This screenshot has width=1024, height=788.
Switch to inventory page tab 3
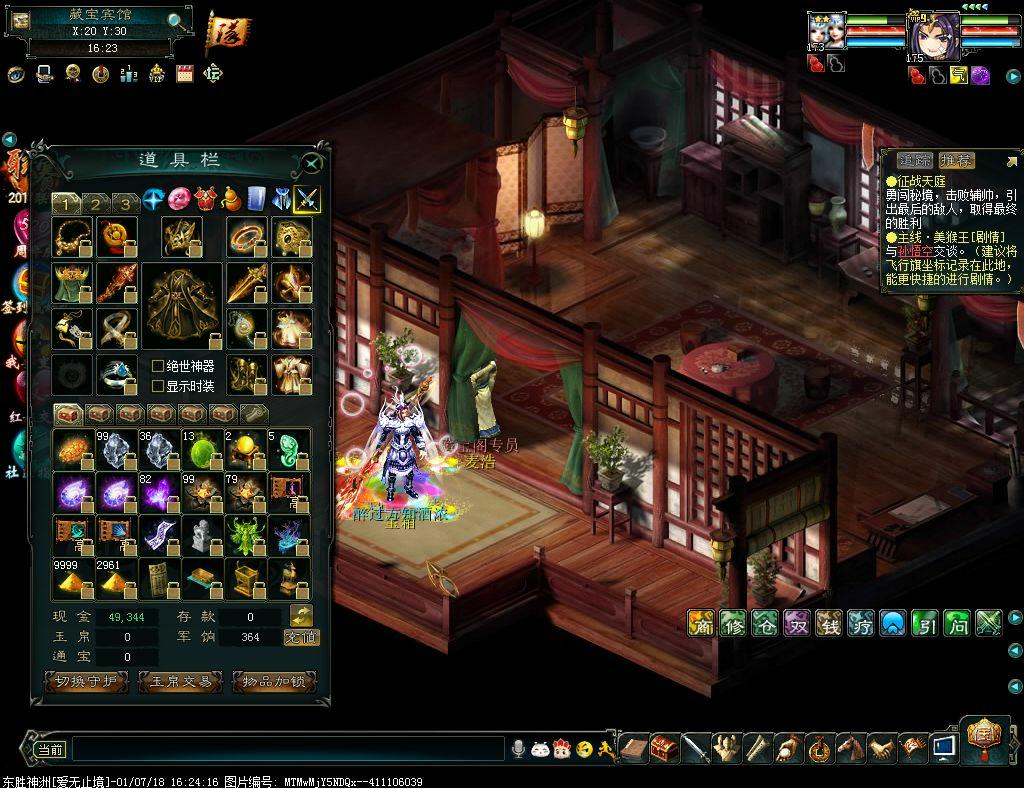(x=125, y=203)
